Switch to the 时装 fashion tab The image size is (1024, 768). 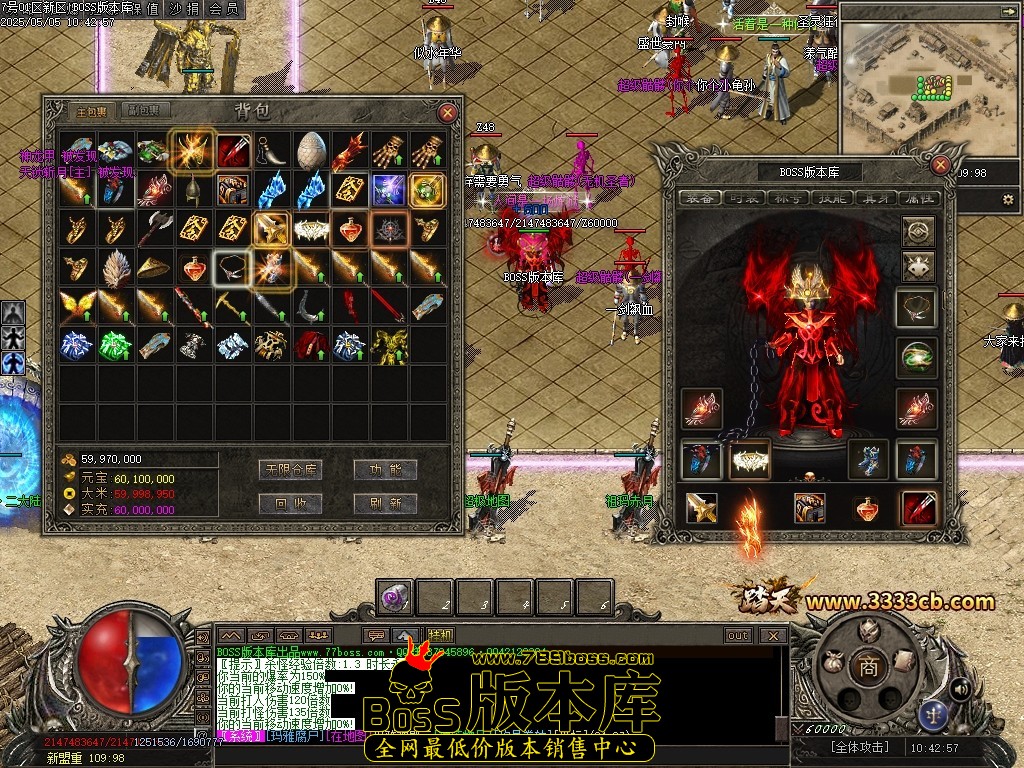(741, 198)
